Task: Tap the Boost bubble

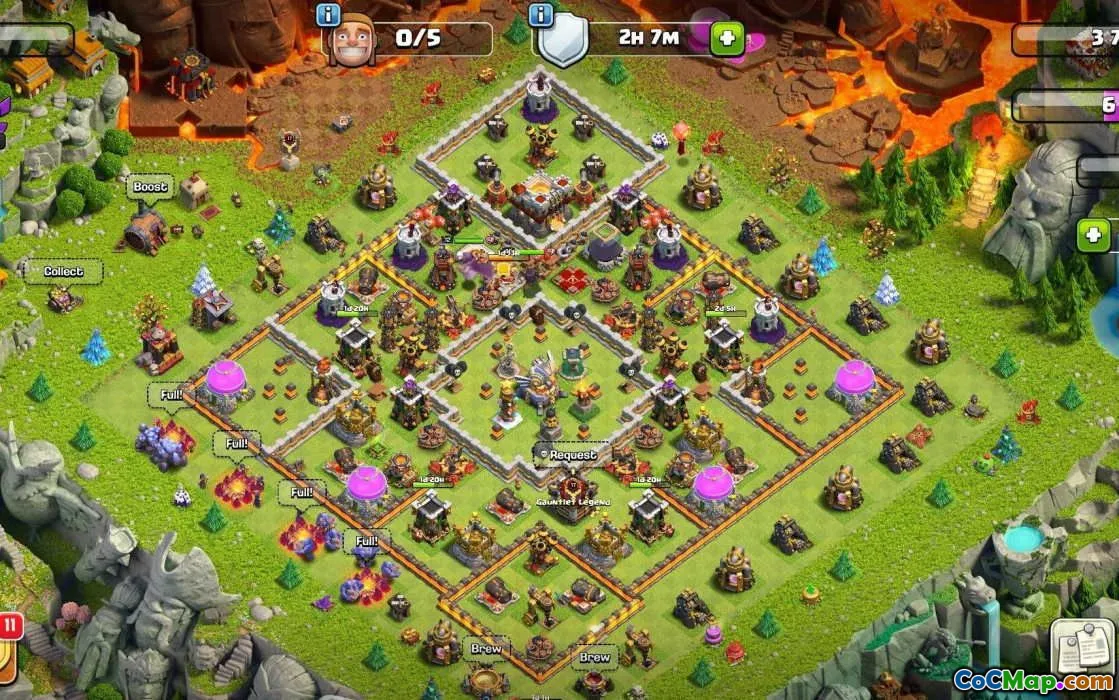Action: tap(150, 187)
